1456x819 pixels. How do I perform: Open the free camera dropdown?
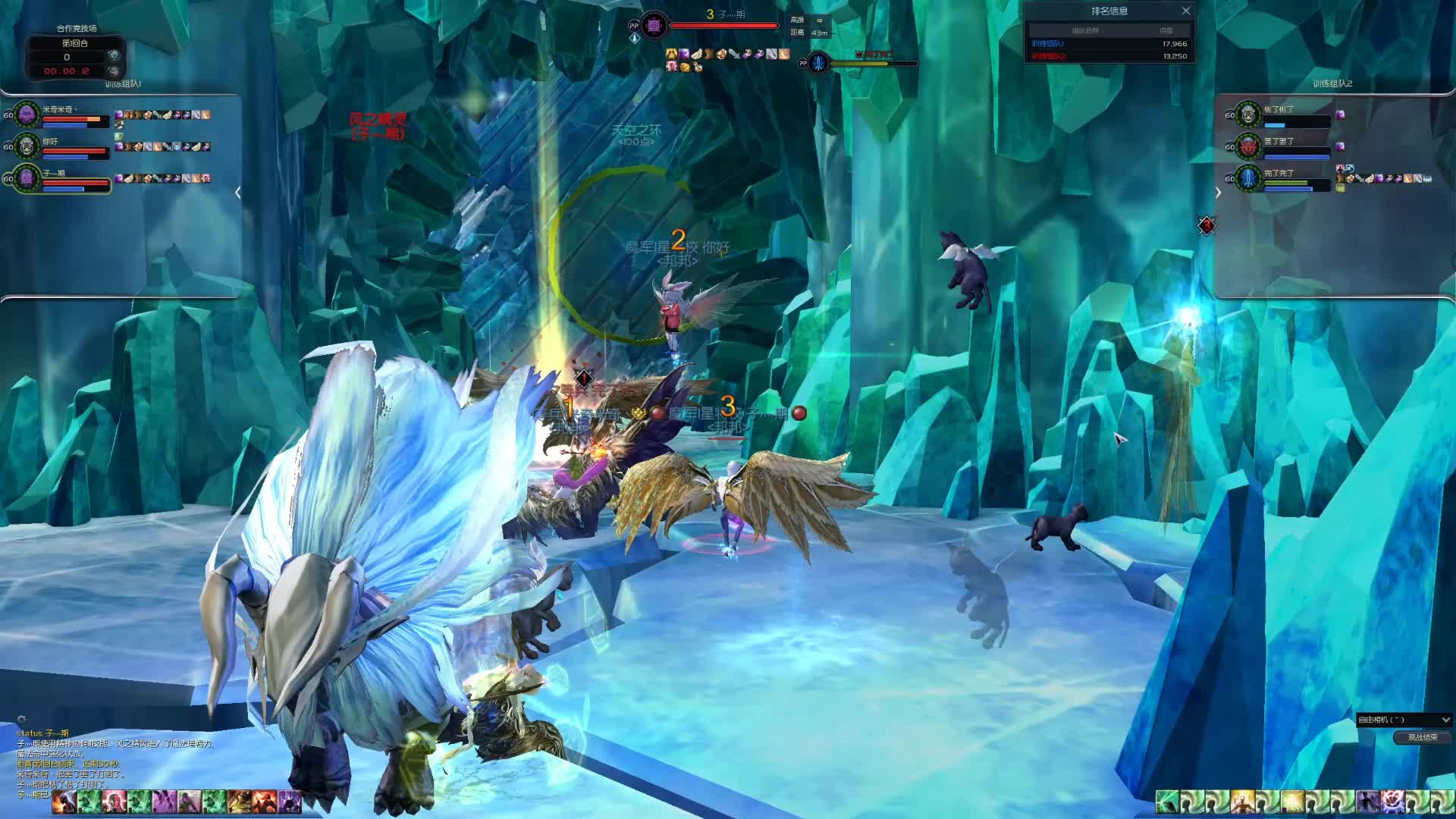[1404, 720]
